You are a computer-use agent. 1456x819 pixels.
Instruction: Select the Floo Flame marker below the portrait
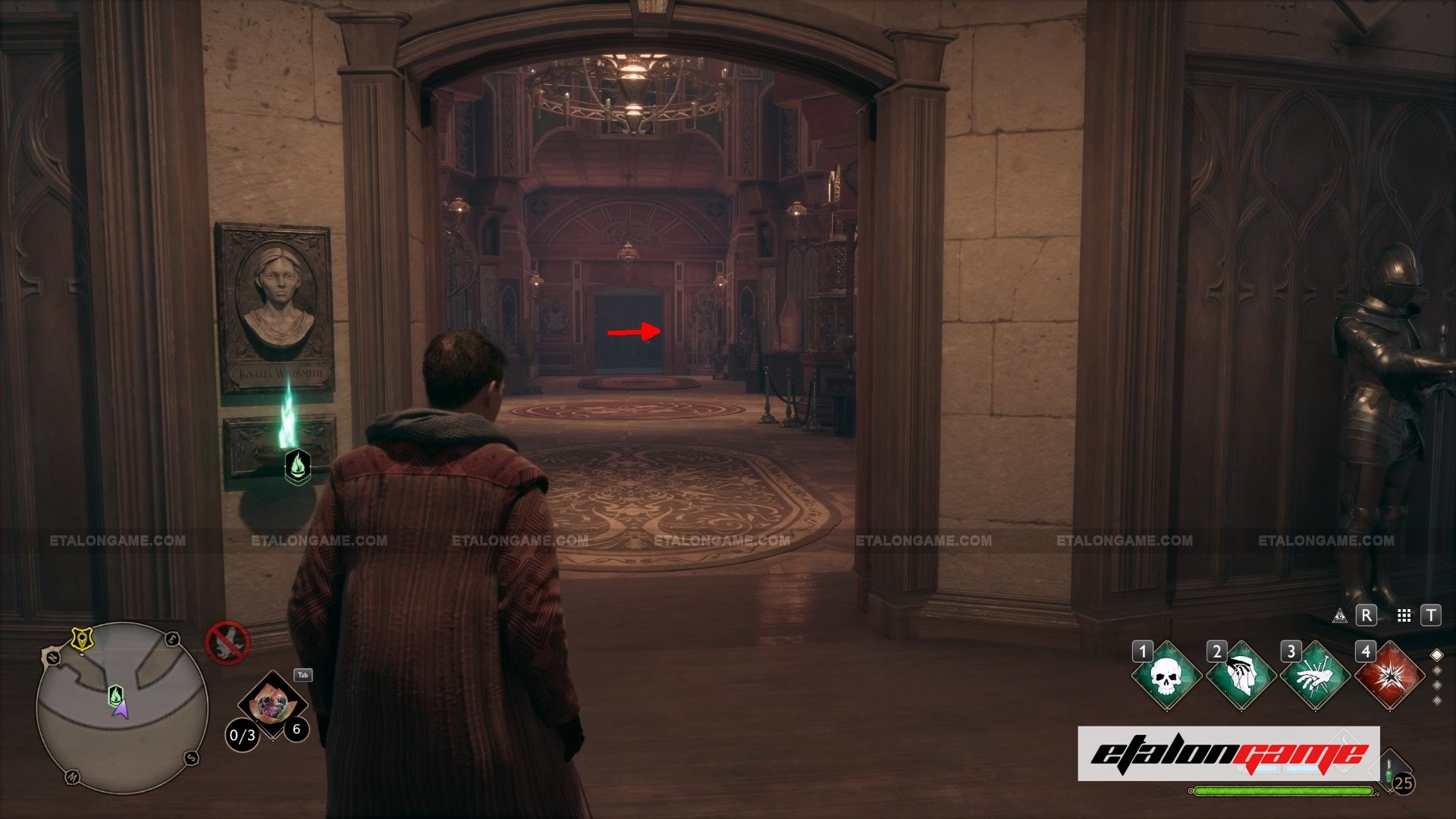pyautogui.click(x=297, y=466)
